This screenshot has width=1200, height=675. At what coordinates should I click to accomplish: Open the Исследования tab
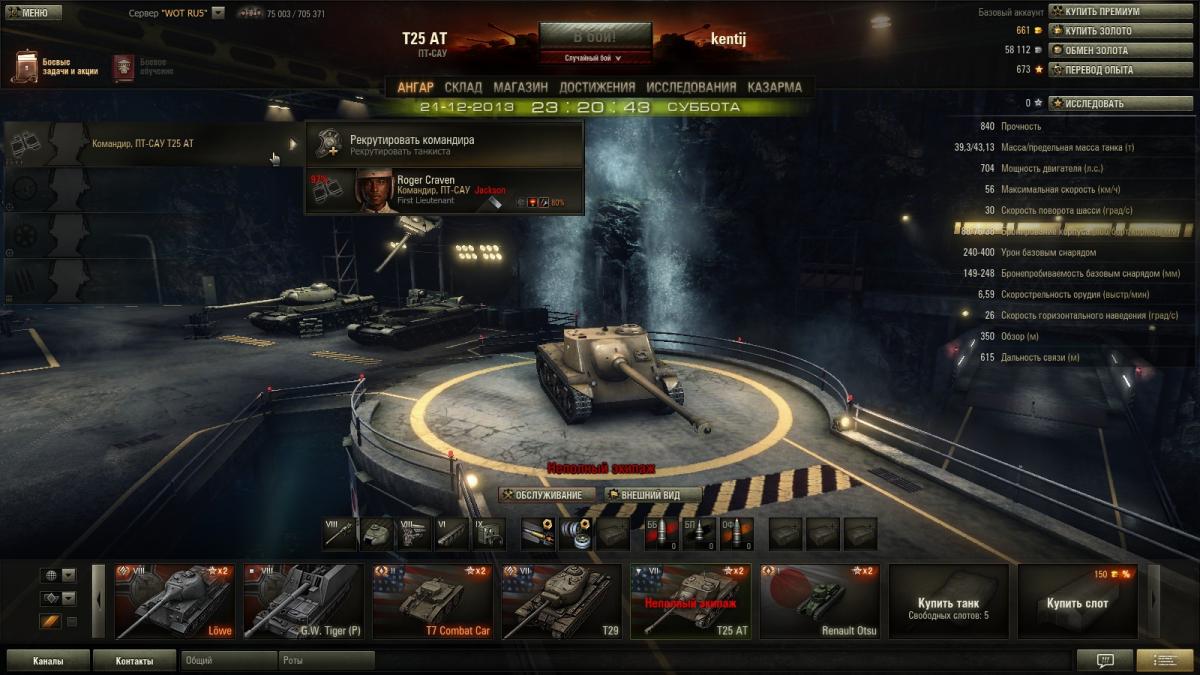pyautogui.click(x=691, y=87)
